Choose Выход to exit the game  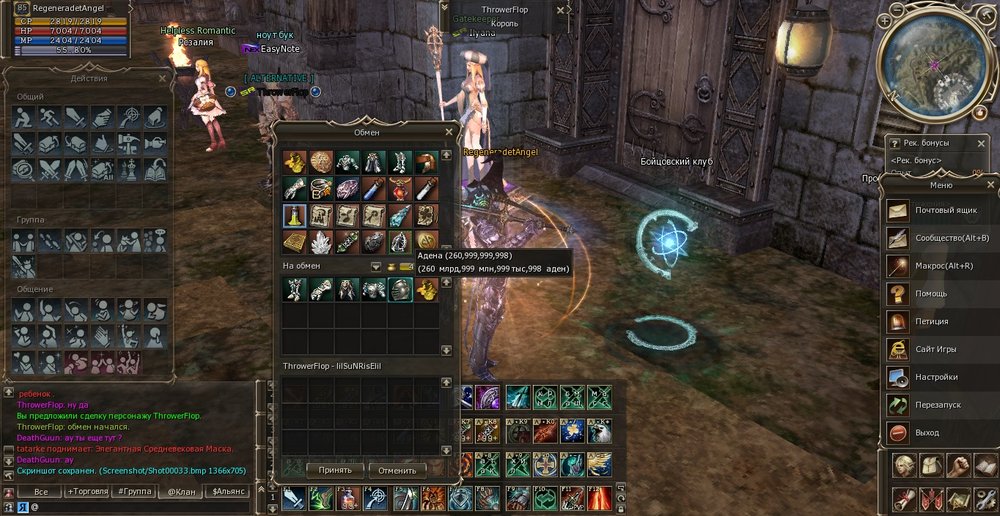pyautogui.click(x=941, y=432)
